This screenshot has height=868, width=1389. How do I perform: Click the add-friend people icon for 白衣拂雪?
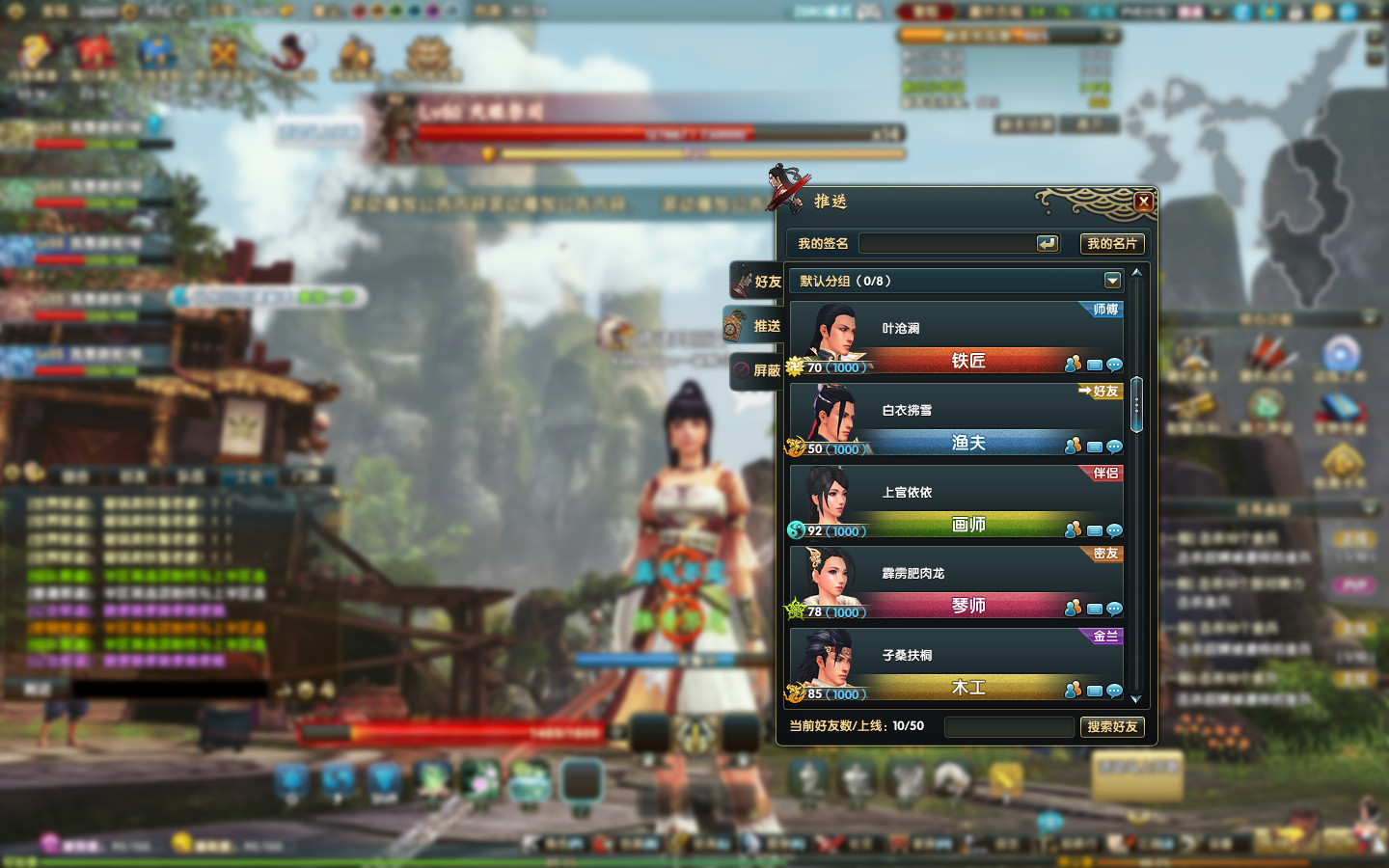[1073, 446]
